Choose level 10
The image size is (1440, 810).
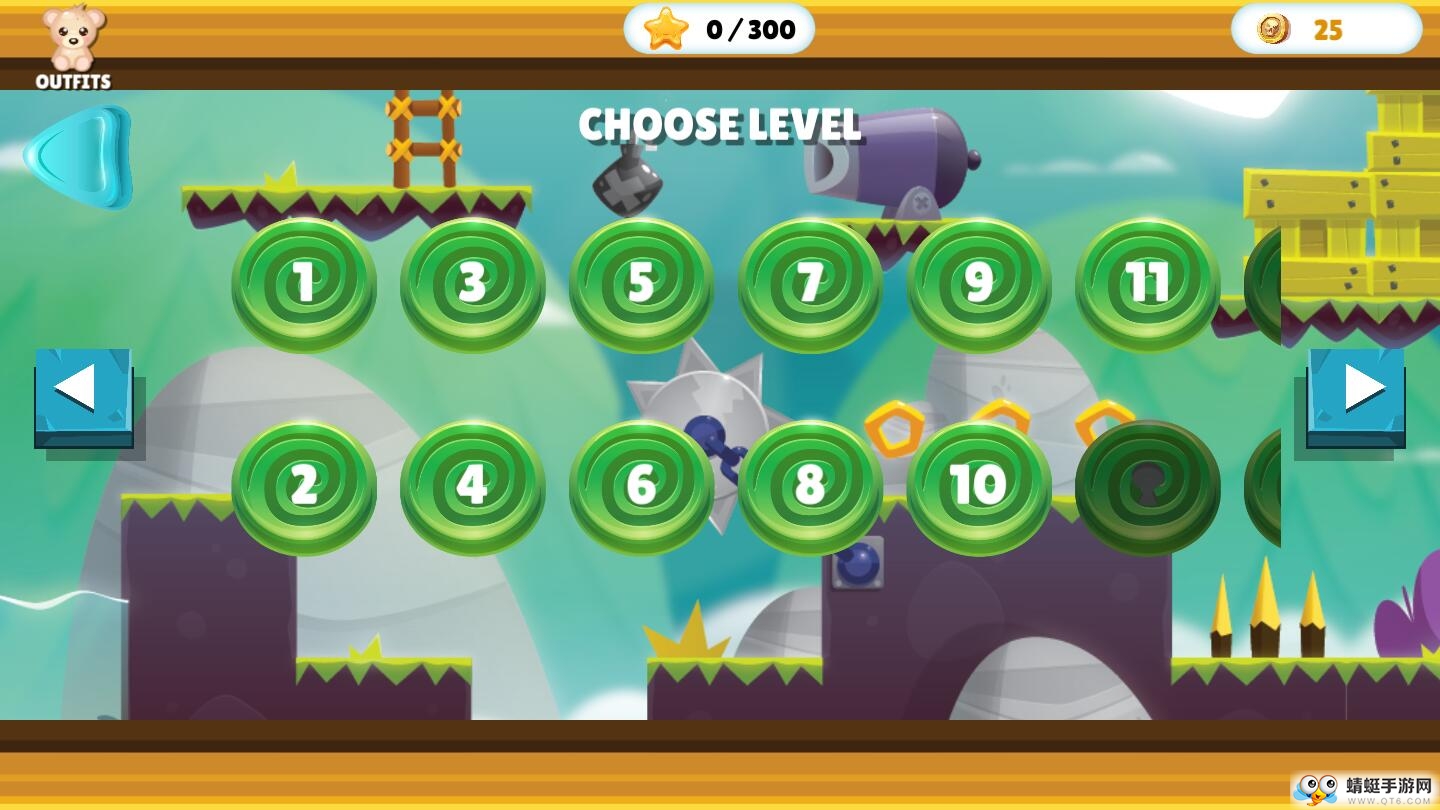pyautogui.click(x=979, y=487)
